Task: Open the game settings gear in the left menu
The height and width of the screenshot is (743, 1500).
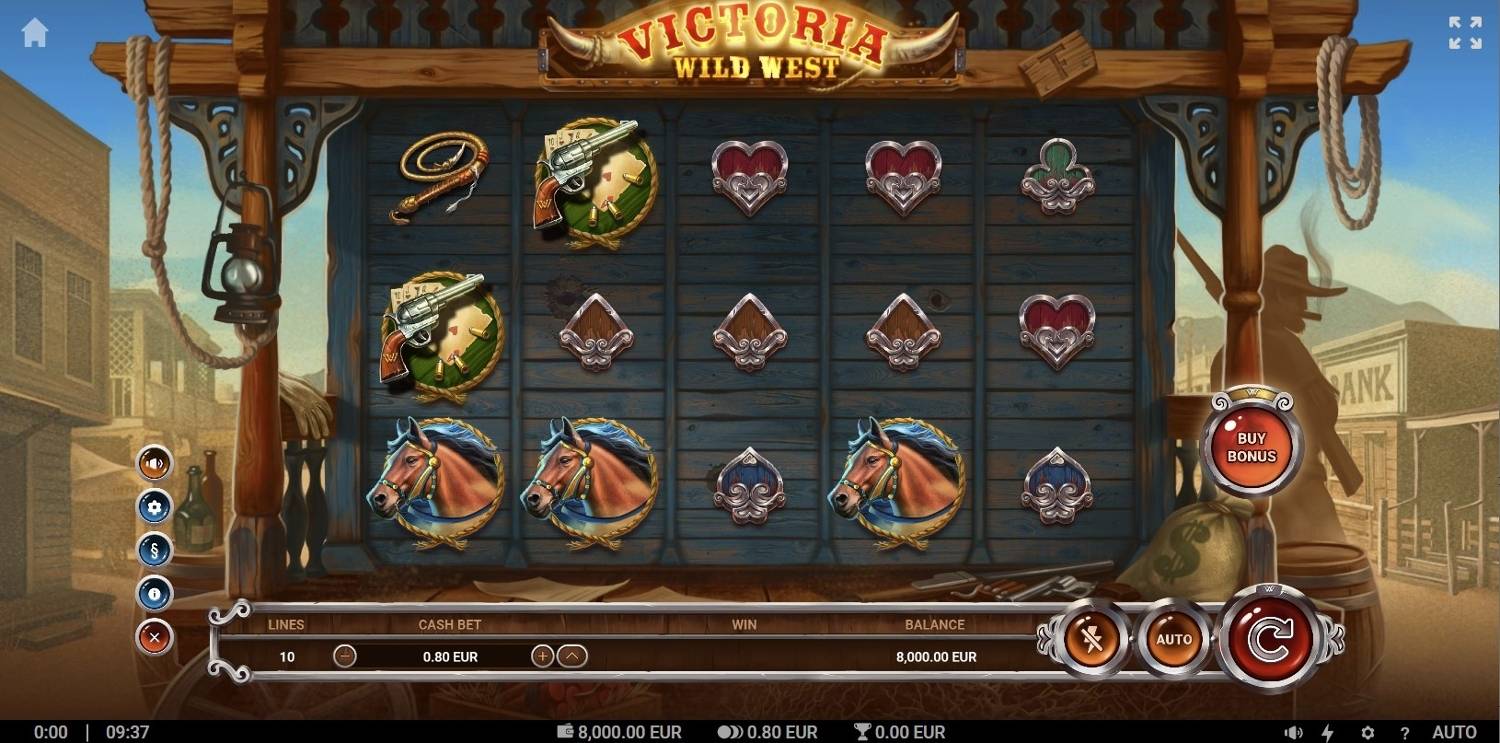Action: pos(154,506)
